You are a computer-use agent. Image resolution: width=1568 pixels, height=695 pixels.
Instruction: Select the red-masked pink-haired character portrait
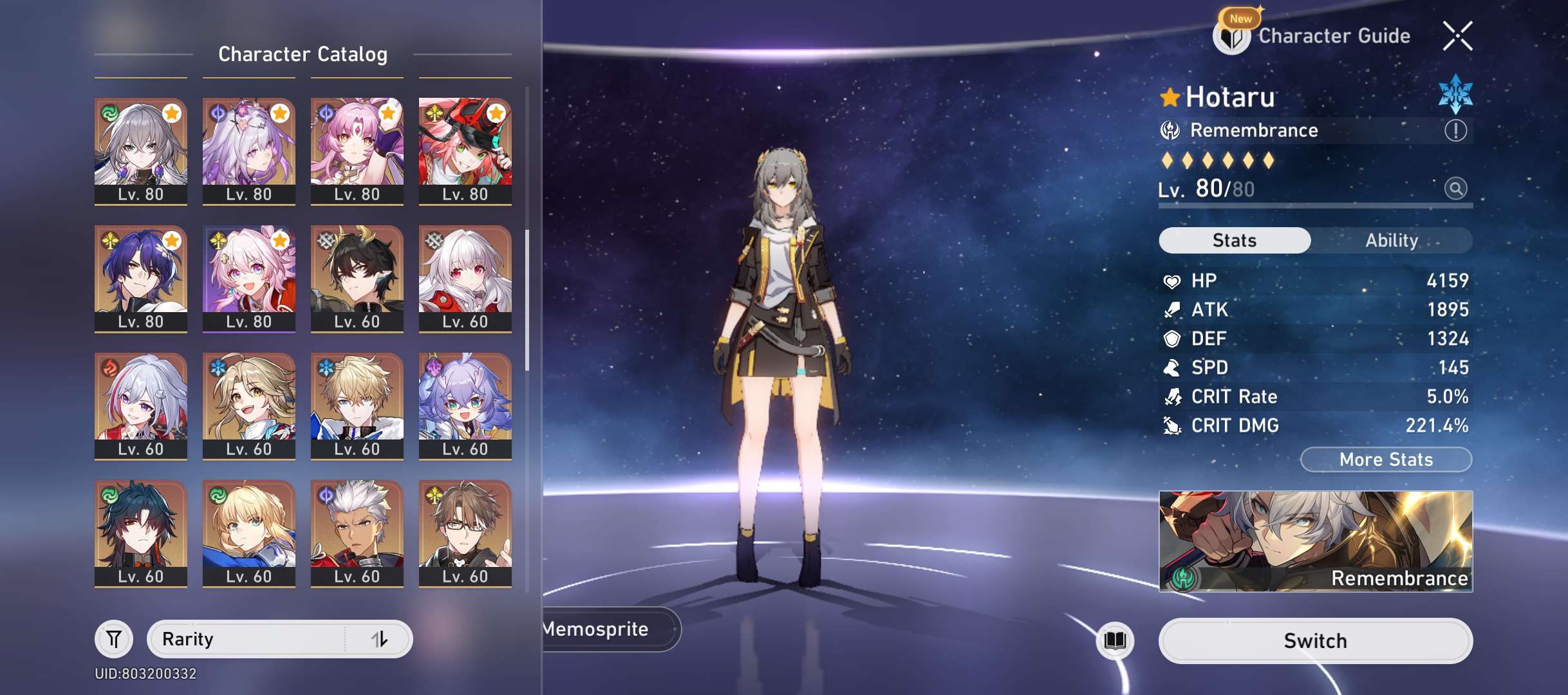click(x=465, y=150)
